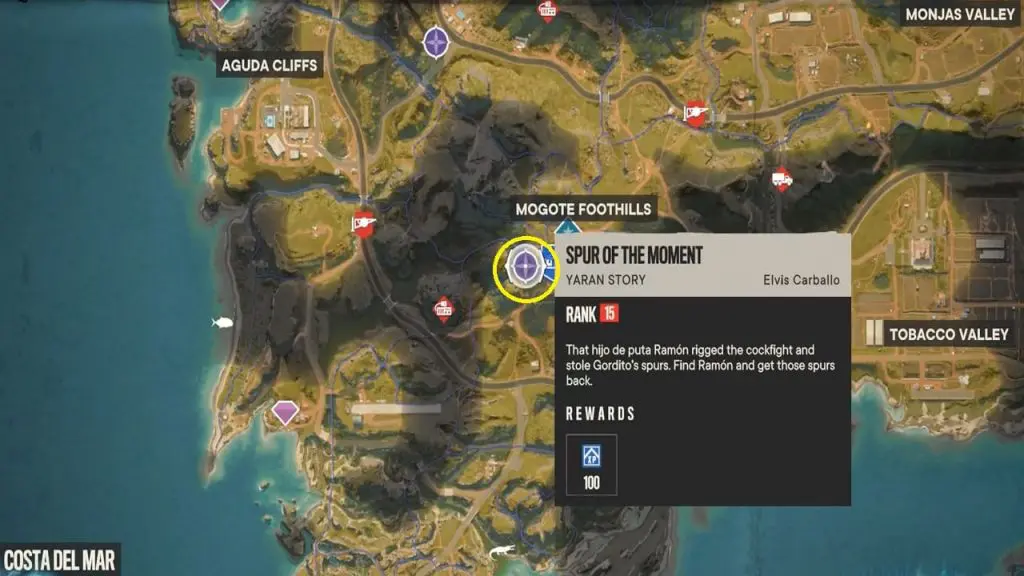The width and height of the screenshot is (1024, 576).
Task: Click the purple compass marker near the top
Action: coord(436,42)
